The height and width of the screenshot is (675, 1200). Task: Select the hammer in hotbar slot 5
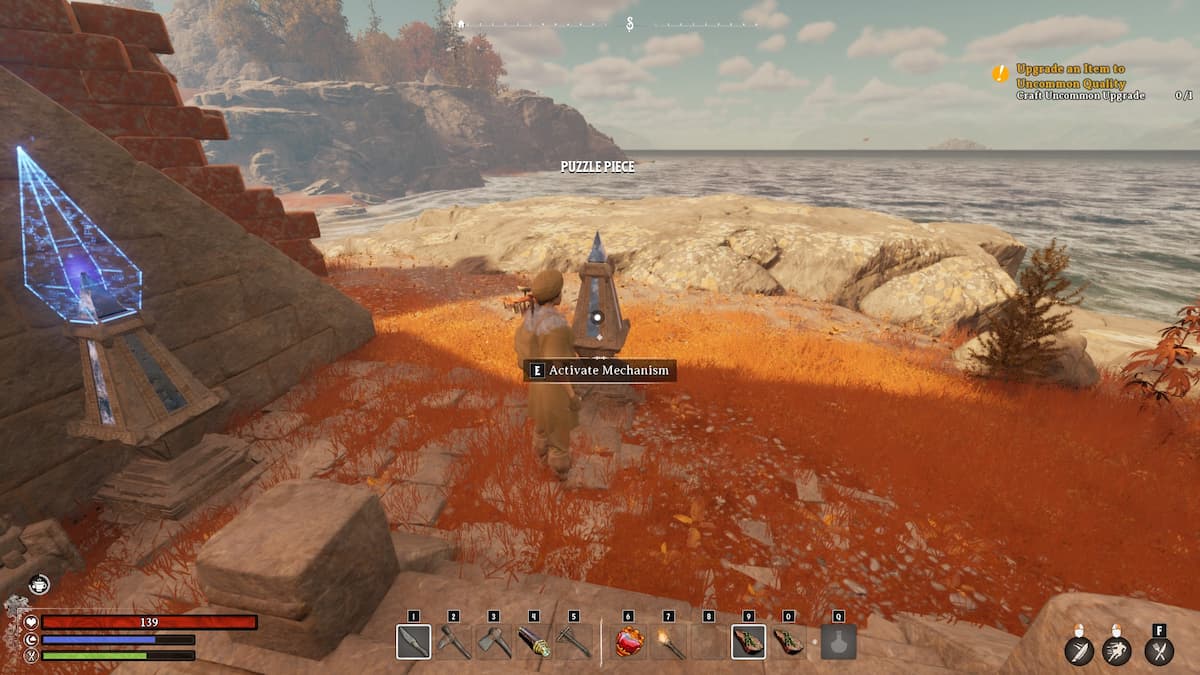coord(573,642)
